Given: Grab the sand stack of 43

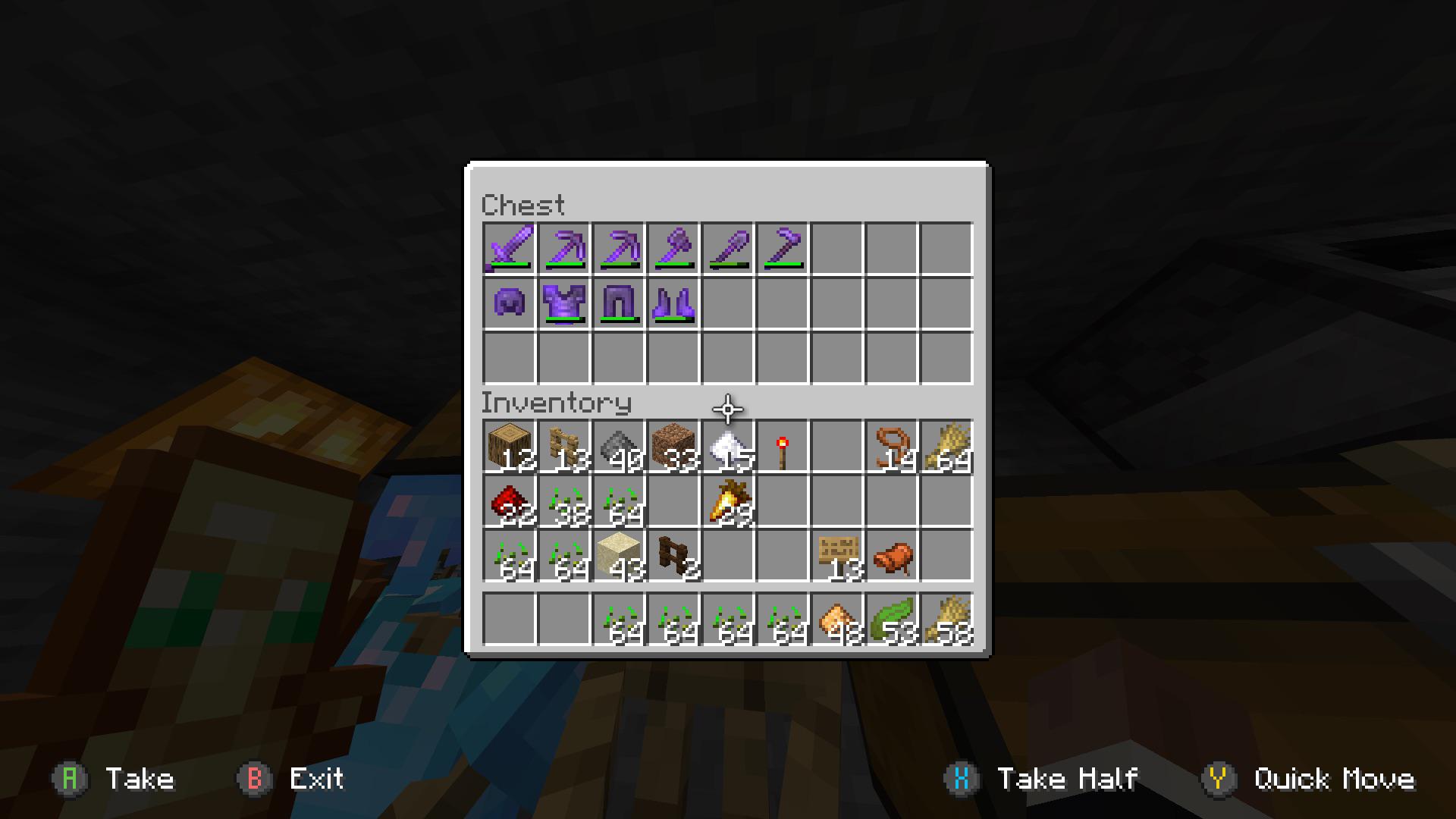Looking at the screenshot, I should (619, 556).
